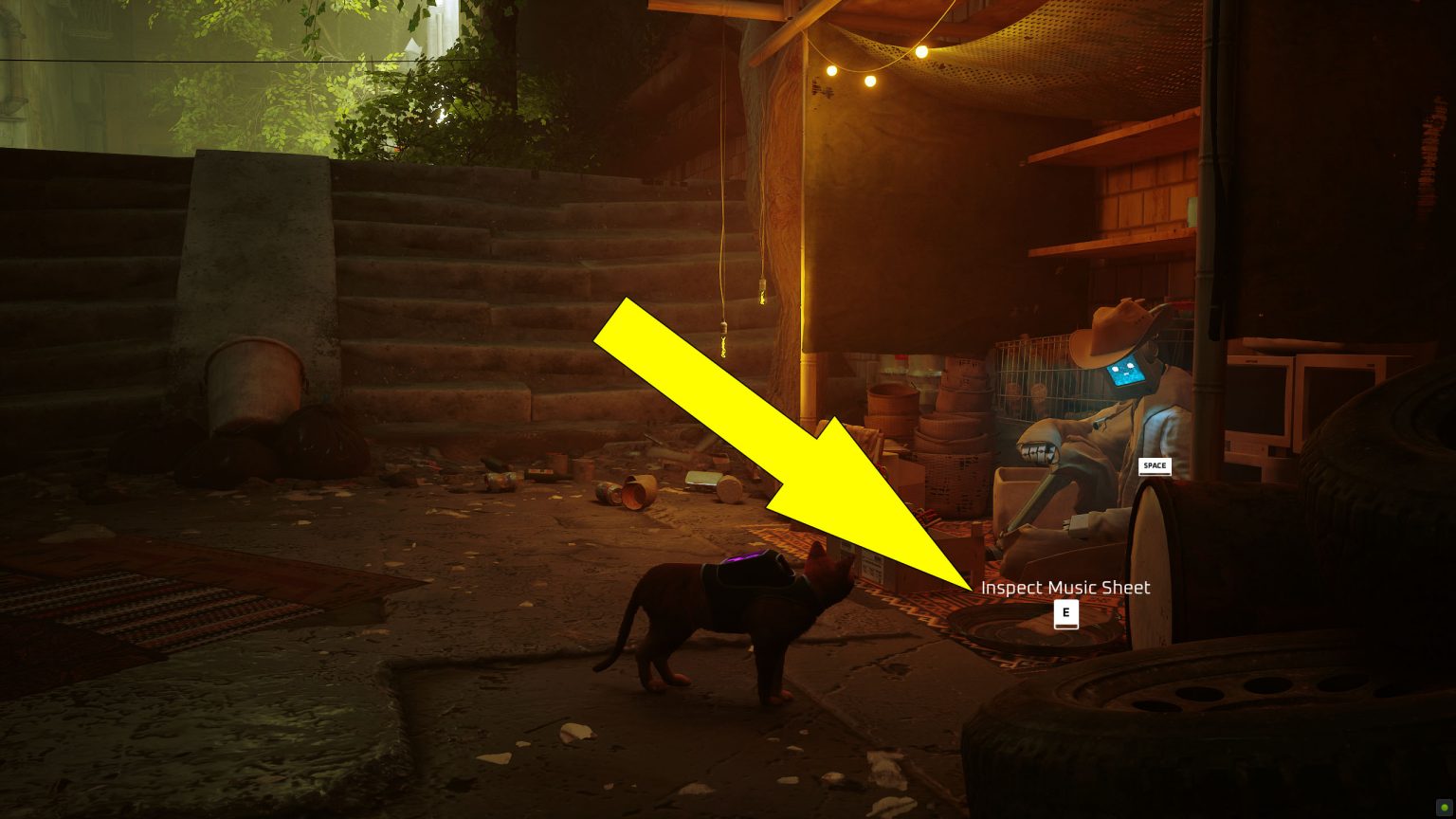Viewport: 1456px width, 819px height.
Task: Click the underline bar beneath the SPACE prompt
Action: pyautogui.click(x=1155, y=474)
